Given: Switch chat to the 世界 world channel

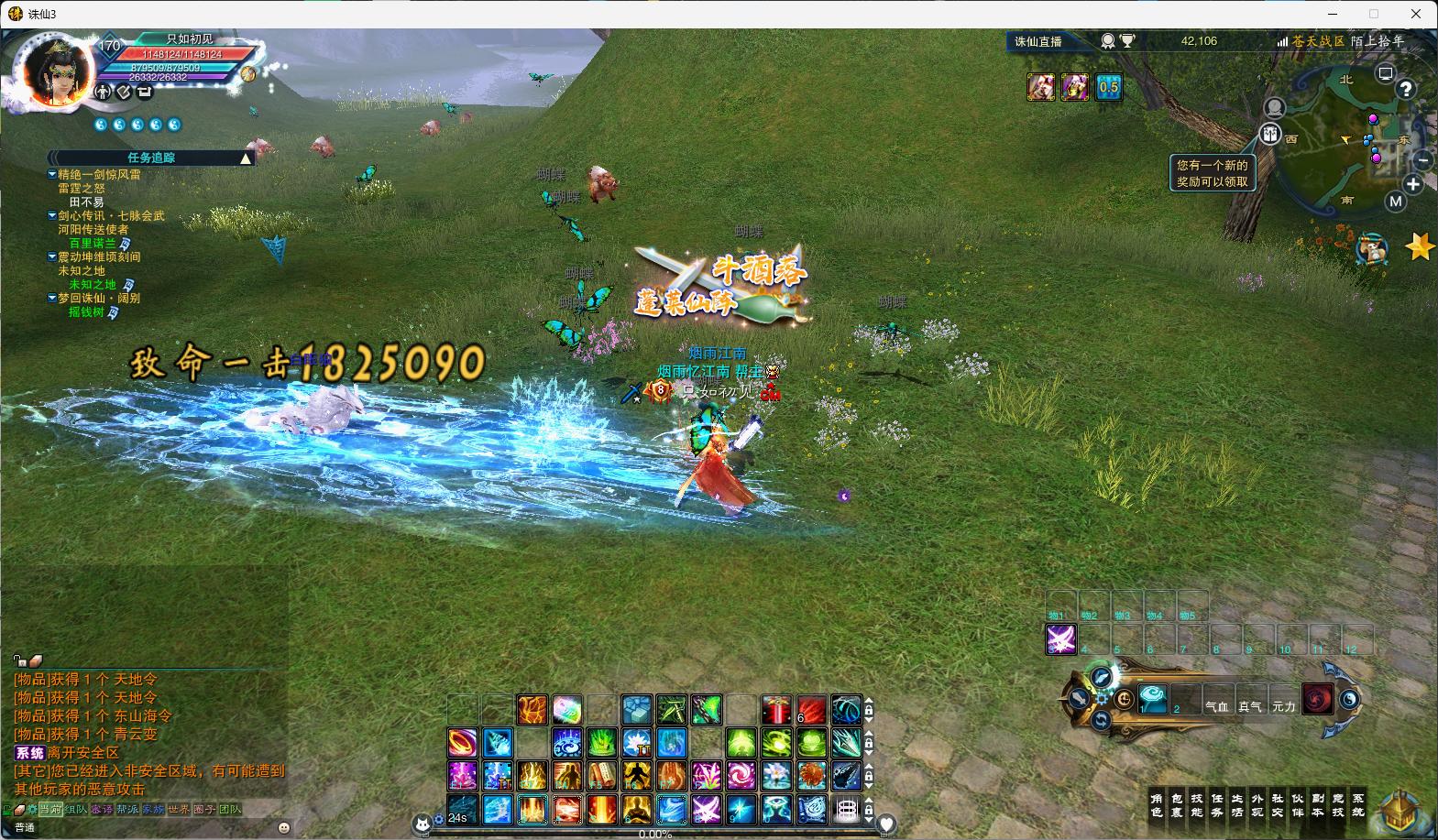Looking at the screenshot, I should [x=179, y=810].
